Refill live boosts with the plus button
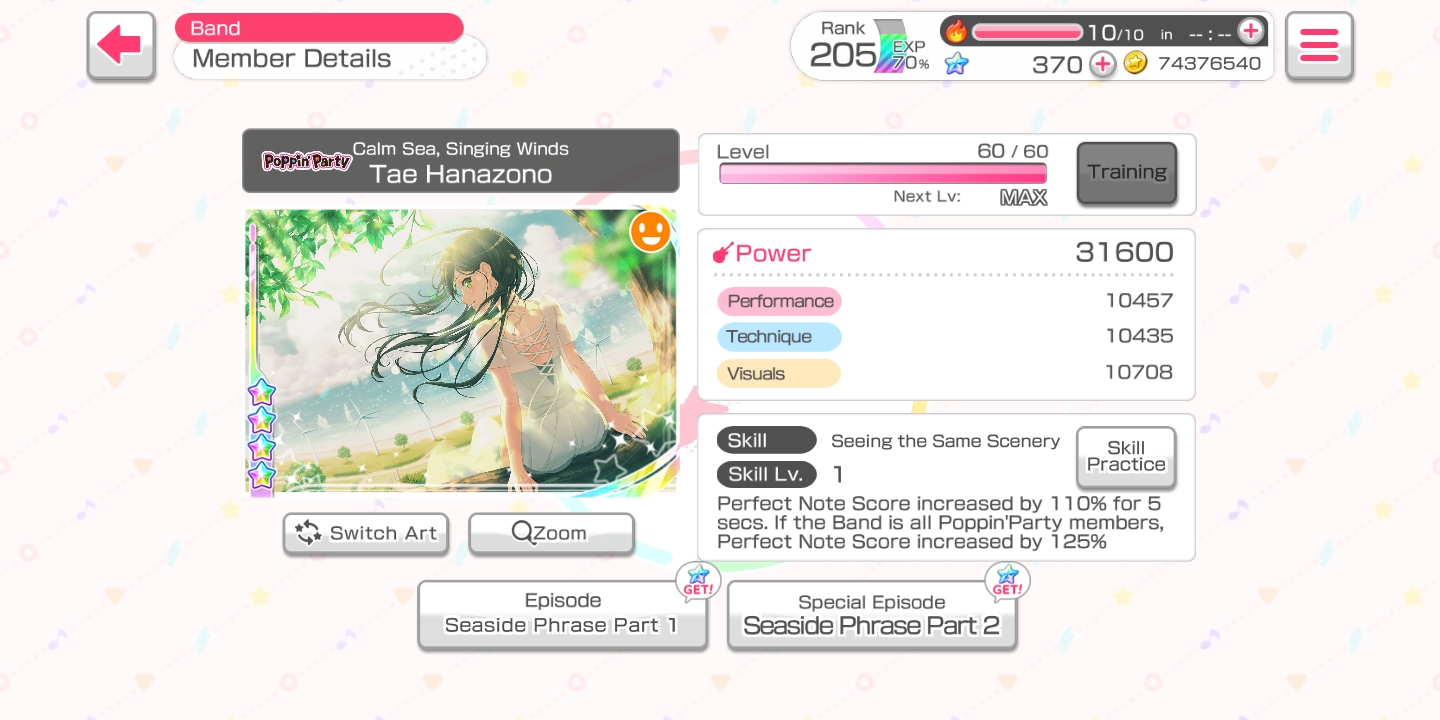Image resolution: width=1440 pixels, height=720 pixels. click(1250, 32)
